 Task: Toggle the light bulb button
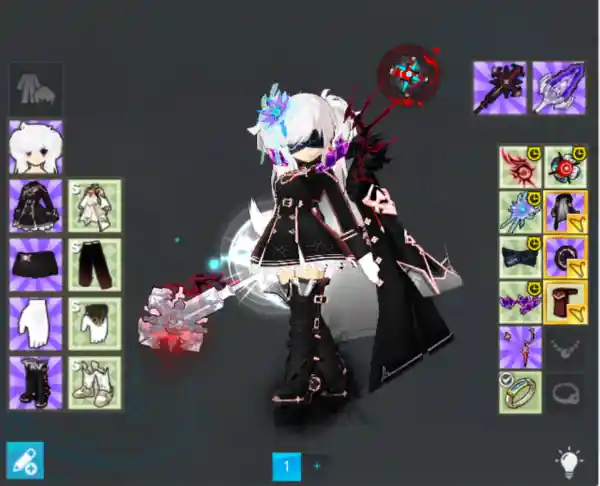(x=569, y=461)
